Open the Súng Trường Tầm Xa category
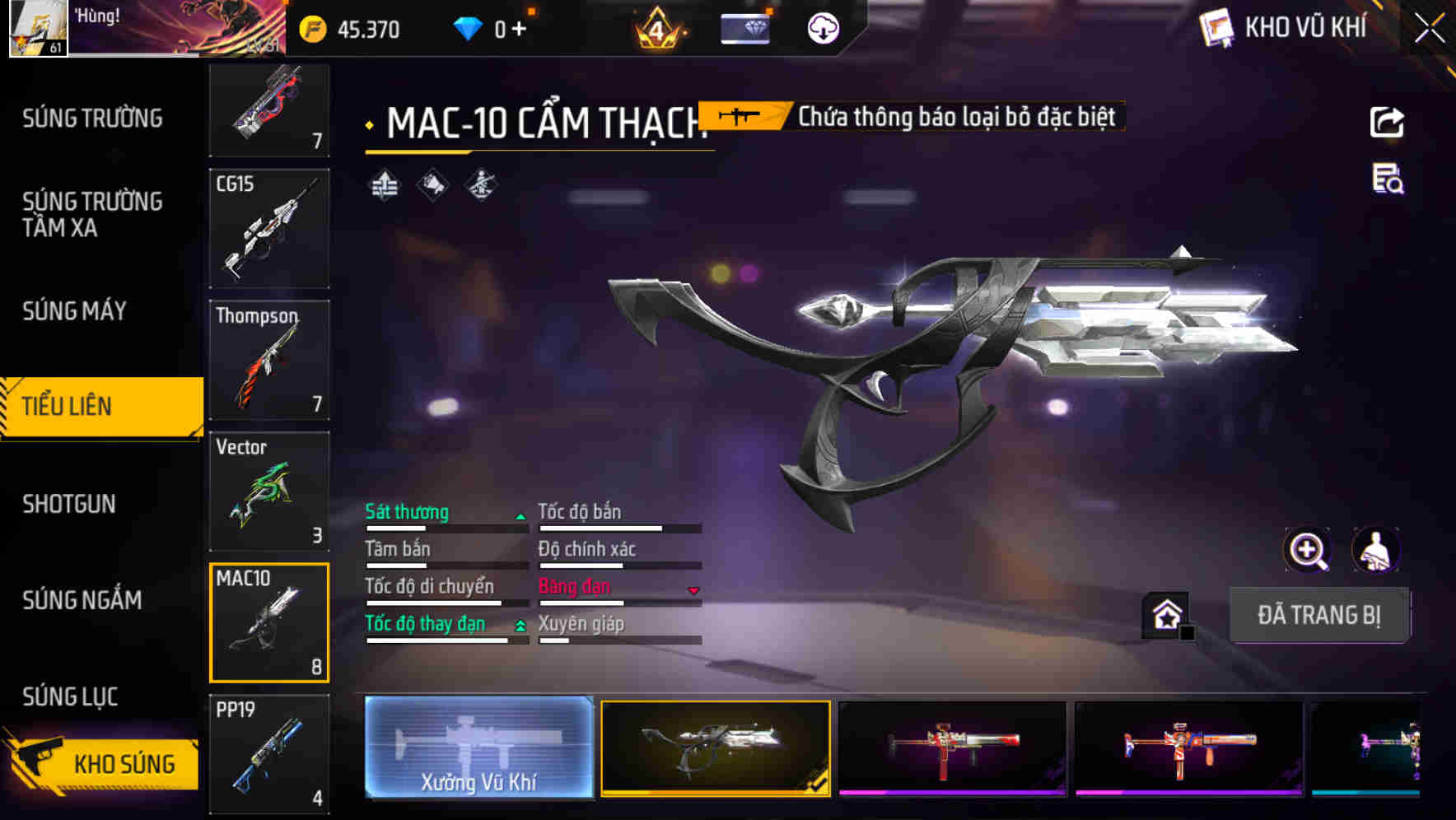The height and width of the screenshot is (820, 1456). (92, 214)
